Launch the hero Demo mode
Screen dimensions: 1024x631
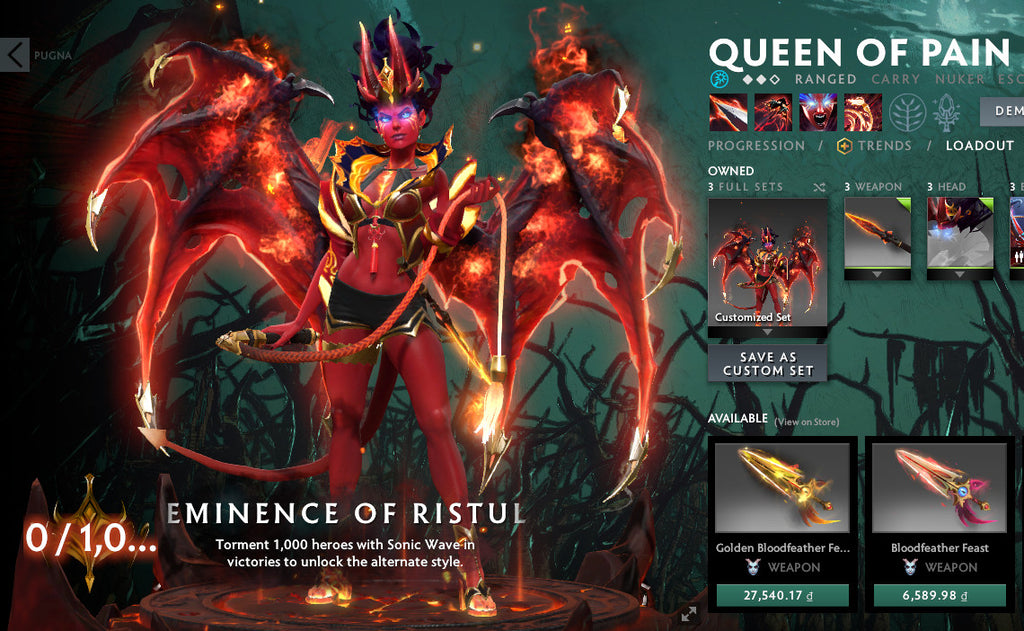tap(1002, 111)
